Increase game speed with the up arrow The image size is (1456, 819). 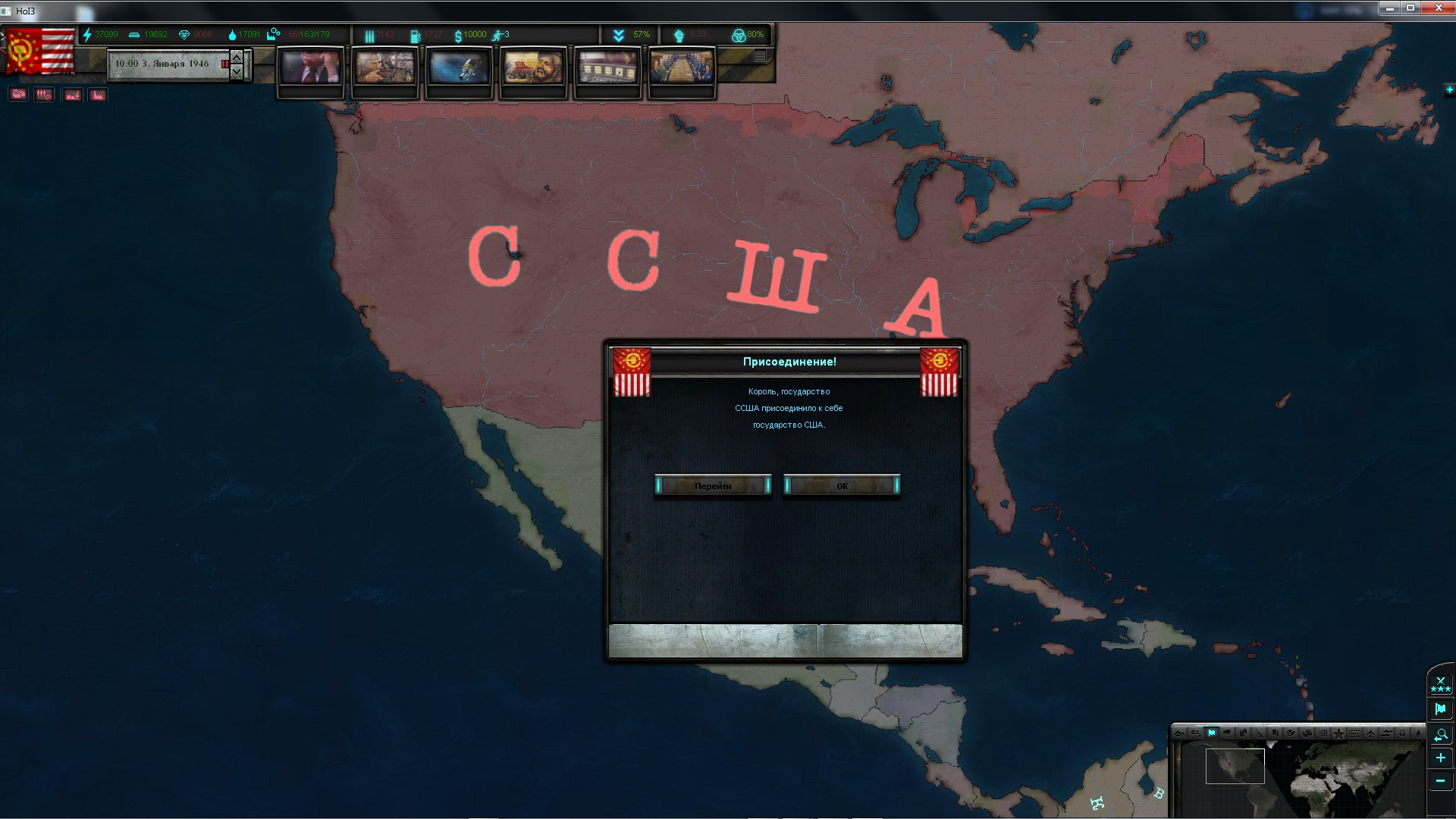(x=236, y=58)
